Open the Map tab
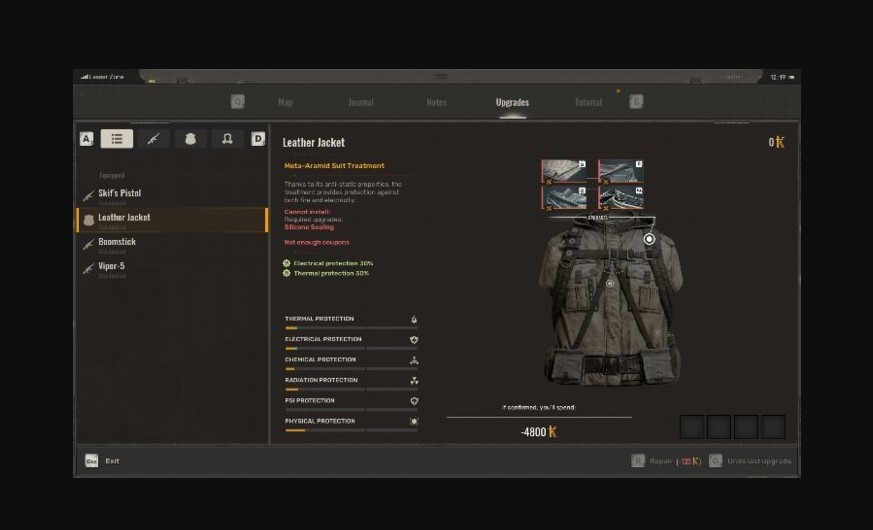Viewport: 873px width, 530px height. [x=285, y=102]
